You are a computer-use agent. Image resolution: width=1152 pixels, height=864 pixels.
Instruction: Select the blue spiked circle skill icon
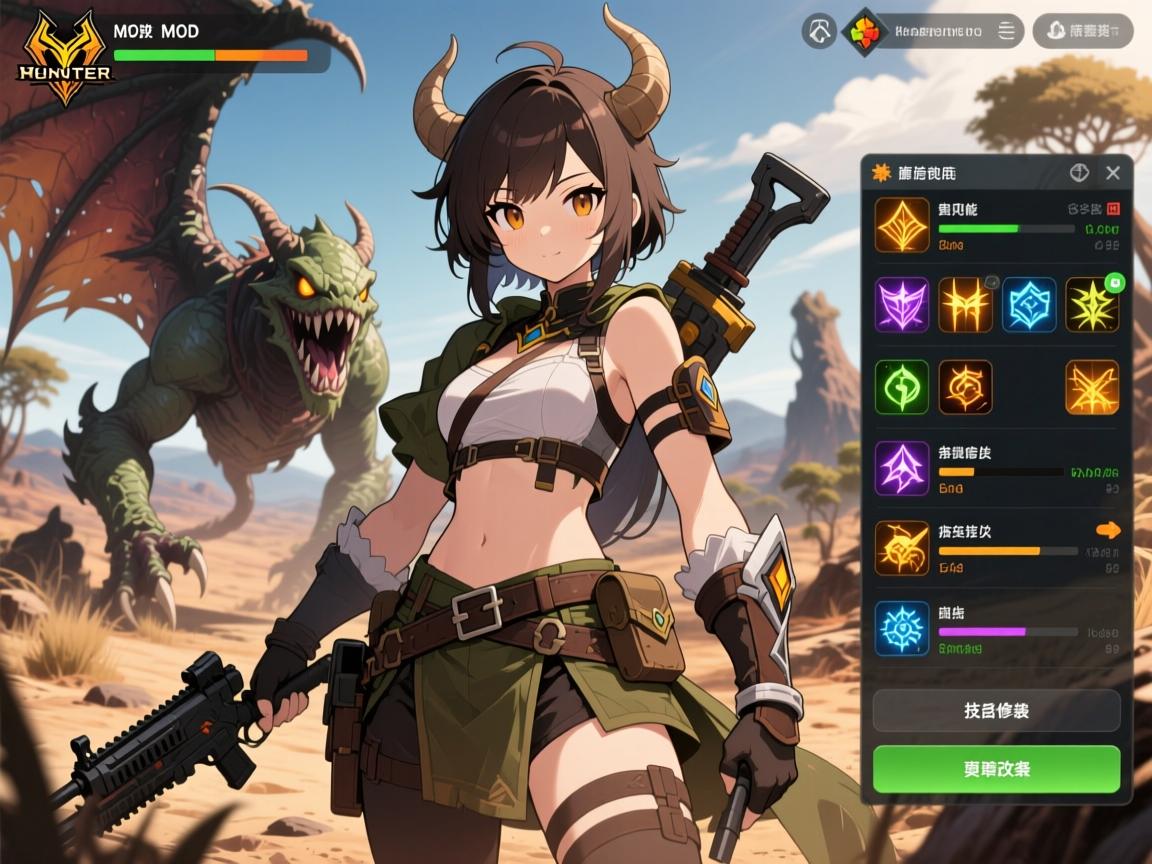coord(902,628)
